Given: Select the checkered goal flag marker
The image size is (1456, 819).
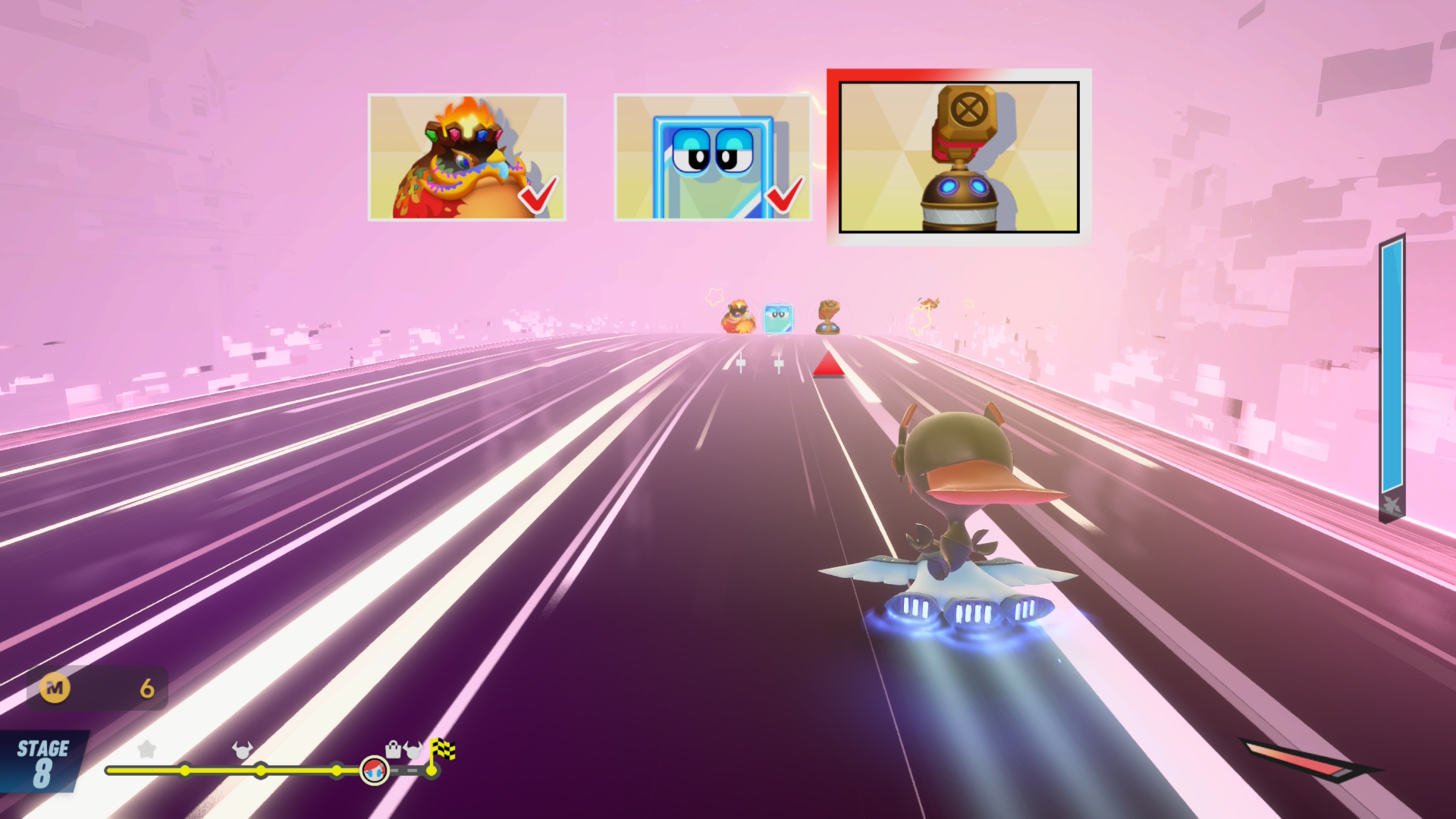Looking at the screenshot, I should click(442, 751).
